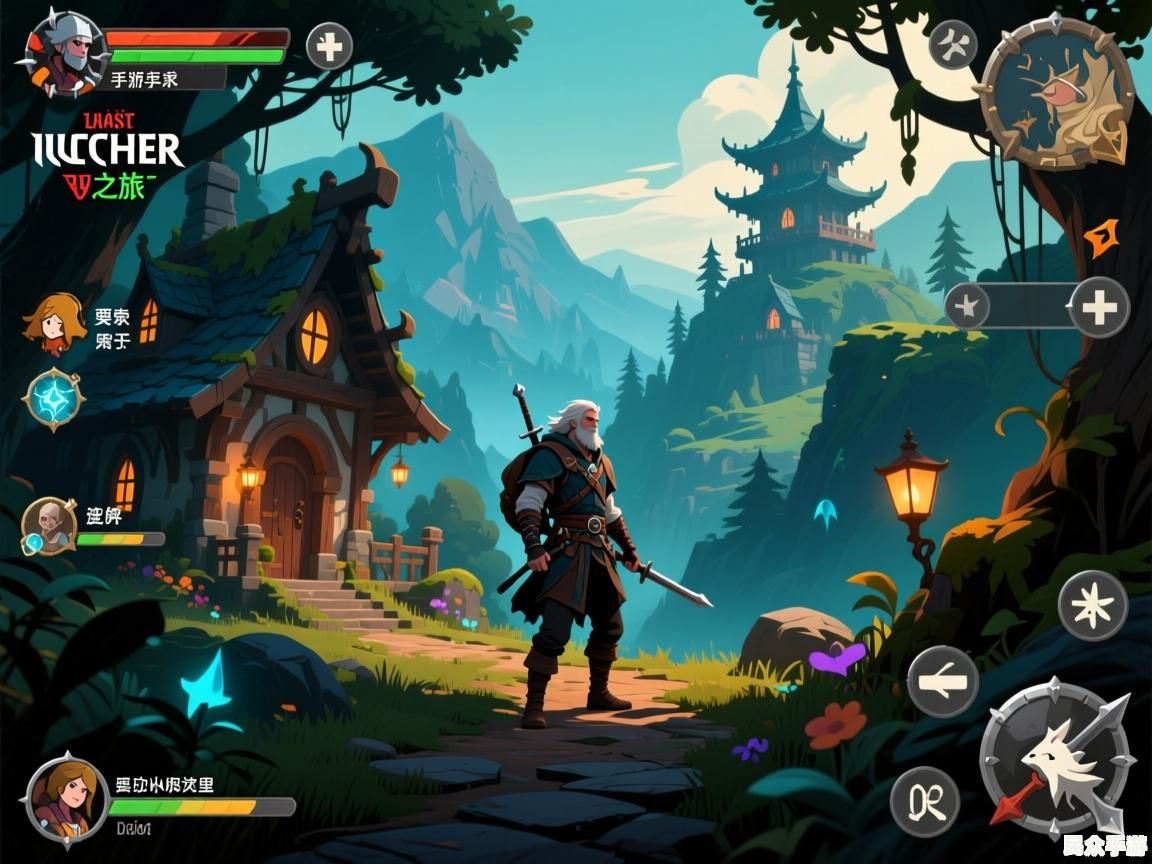Tap the plus button beside the health bar

tap(329, 46)
